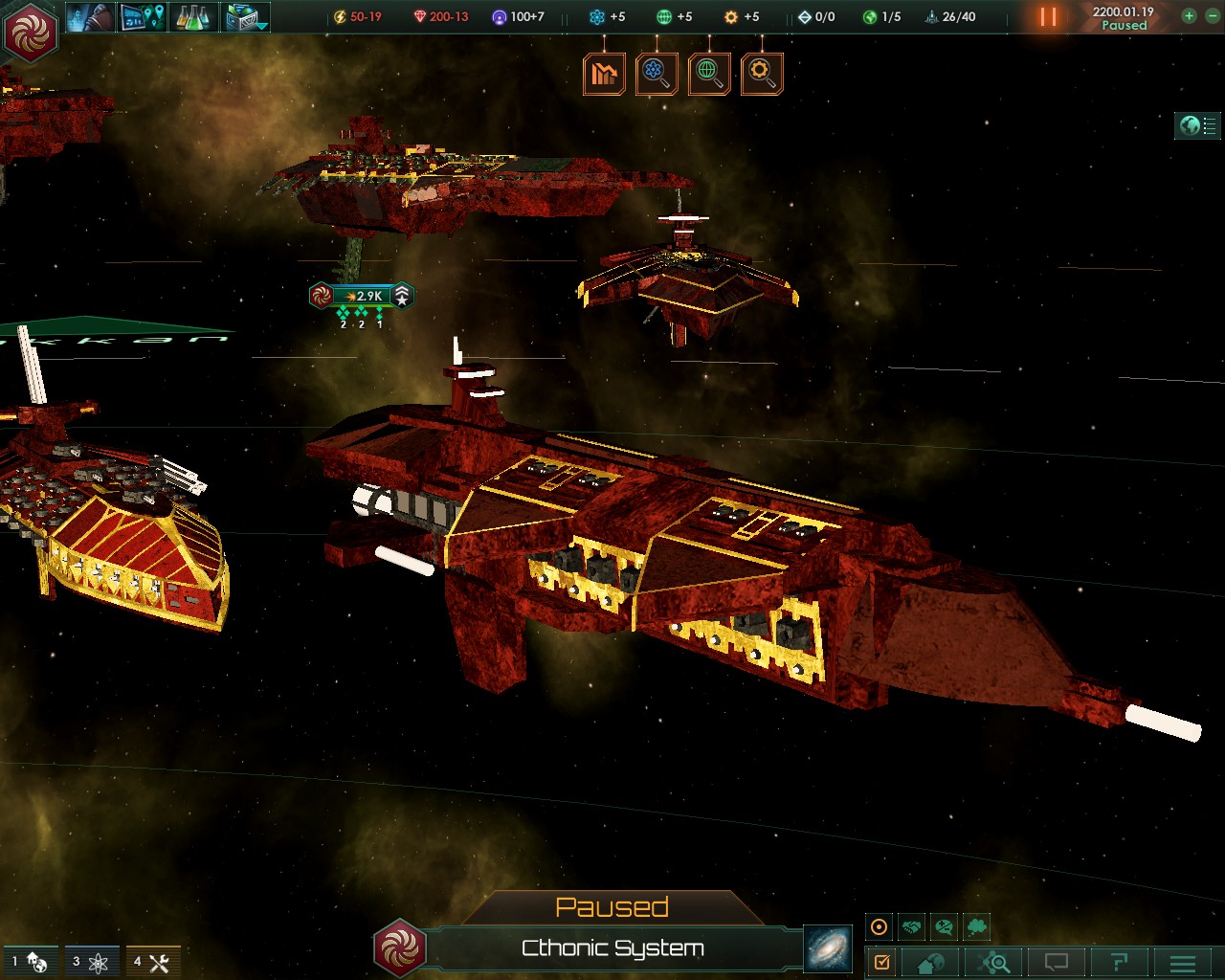Screen dimensions: 1225x980
Task: Open the expansion planner magnifier at bottom right
Action: (x=992, y=962)
